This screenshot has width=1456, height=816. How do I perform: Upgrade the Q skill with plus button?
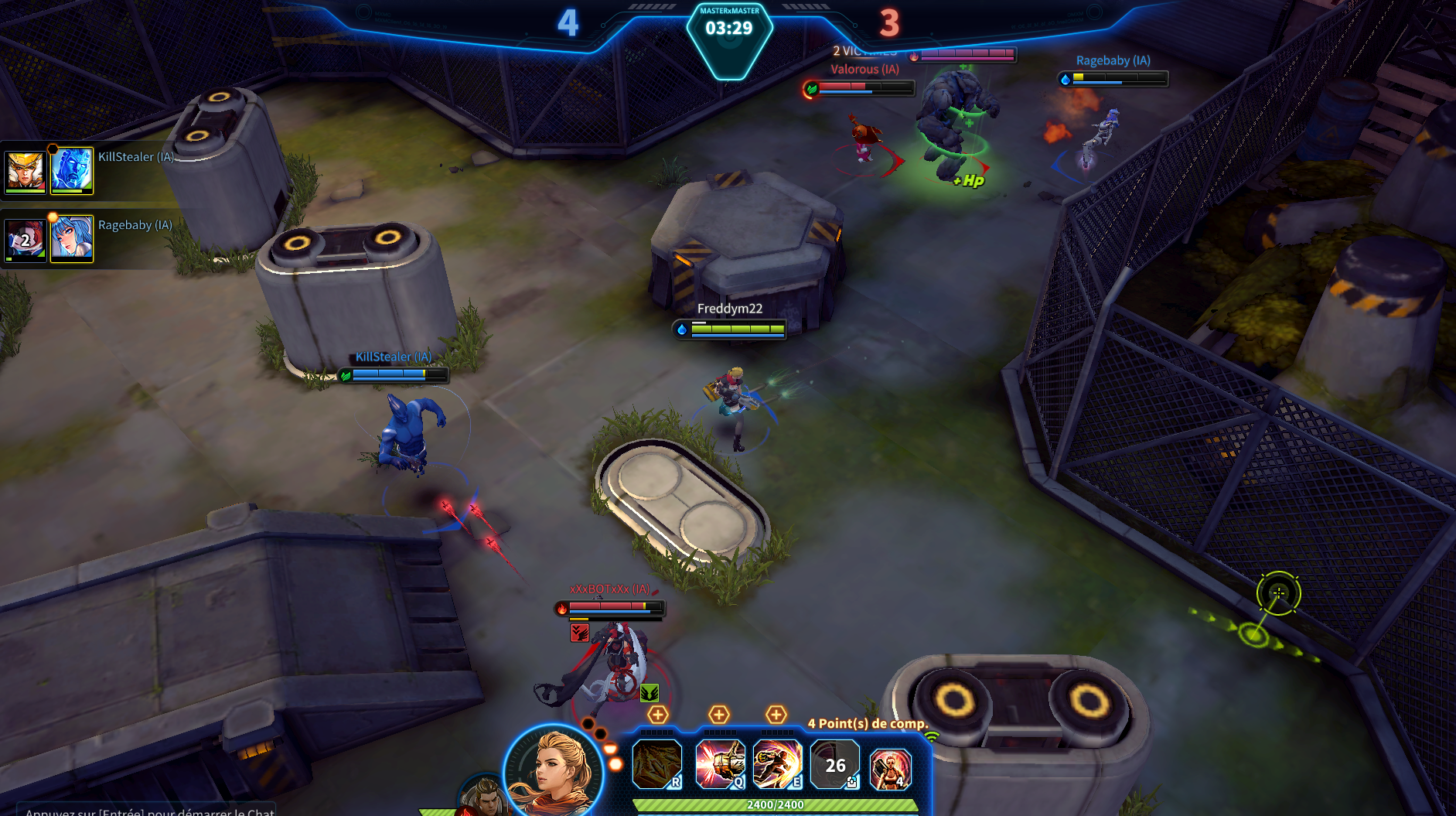(x=719, y=715)
